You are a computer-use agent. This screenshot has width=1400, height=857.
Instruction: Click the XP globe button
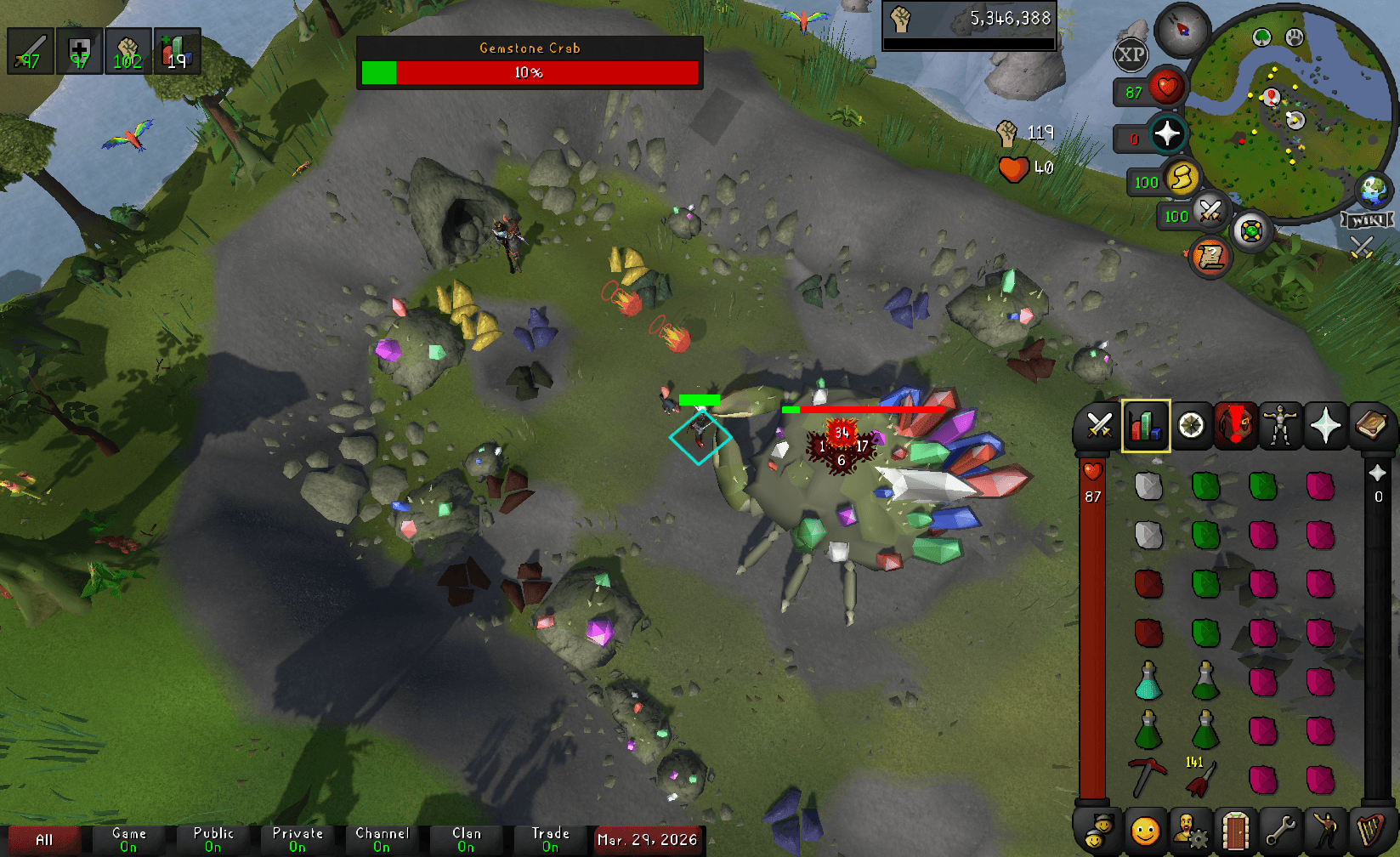coord(1131,55)
